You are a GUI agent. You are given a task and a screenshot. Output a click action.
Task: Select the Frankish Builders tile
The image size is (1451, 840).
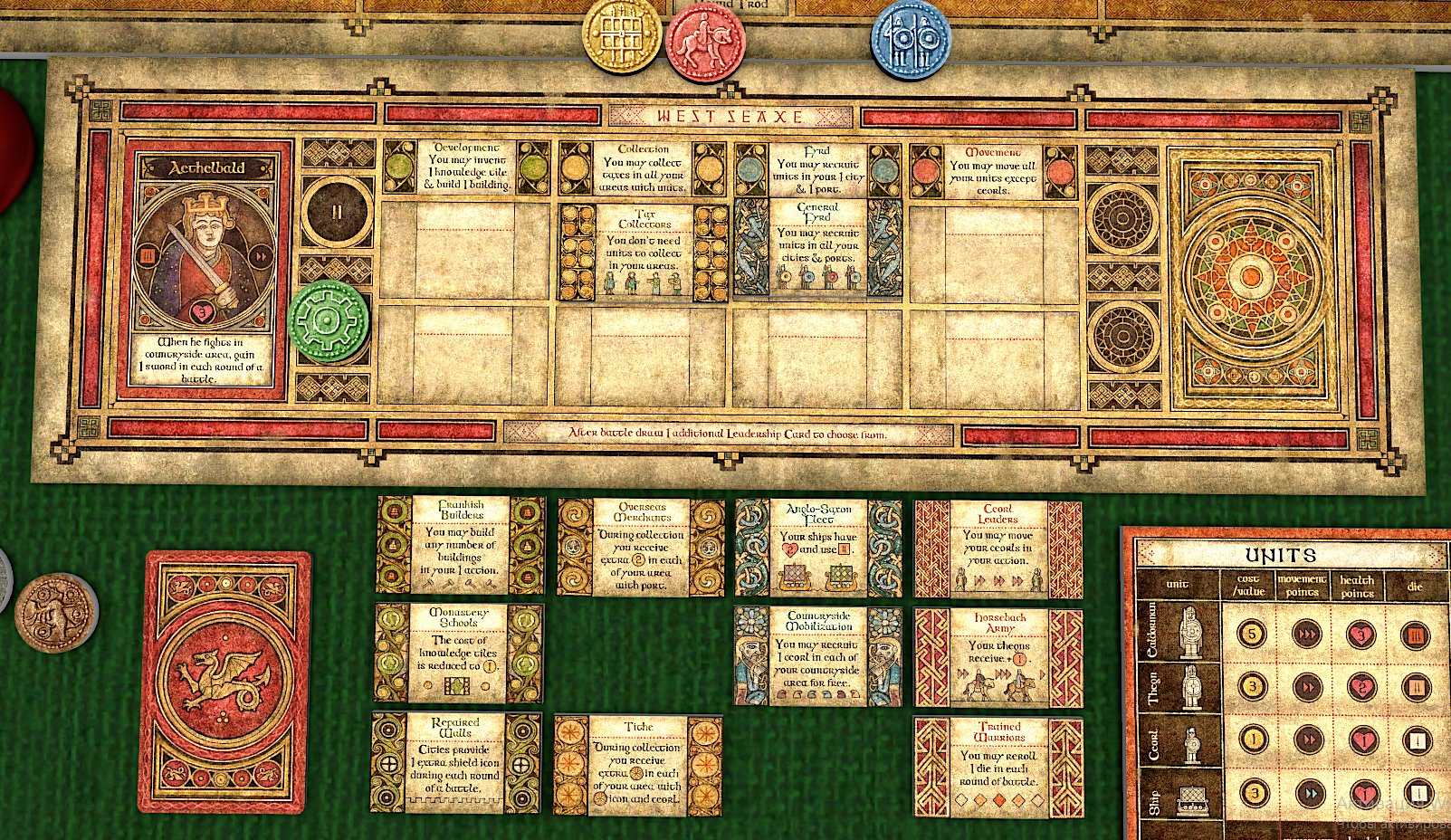click(x=461, y=545)
